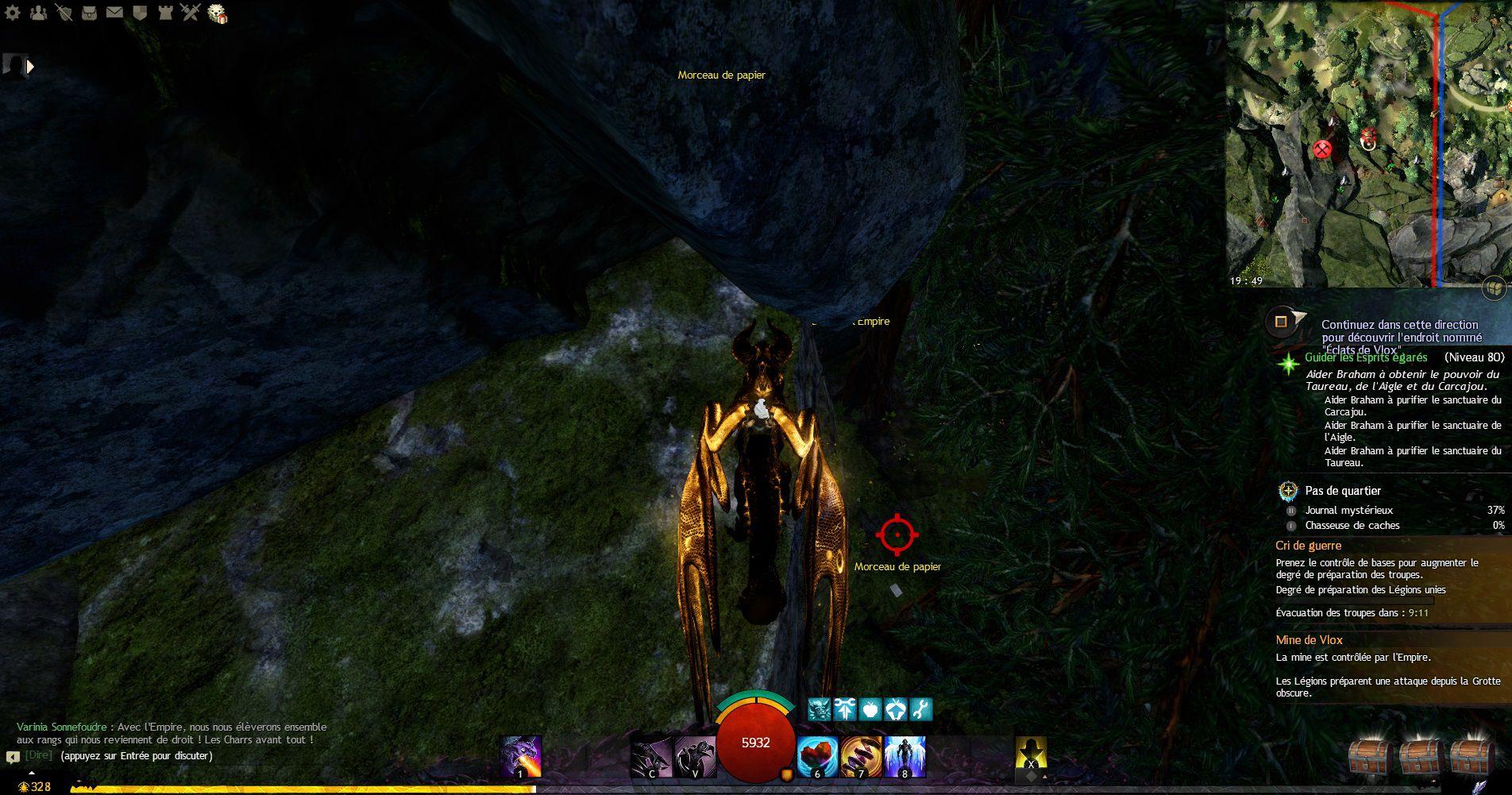Expand the party portrait arrow
Viewport: 1512px width, 795px height.
pos(31,68)
